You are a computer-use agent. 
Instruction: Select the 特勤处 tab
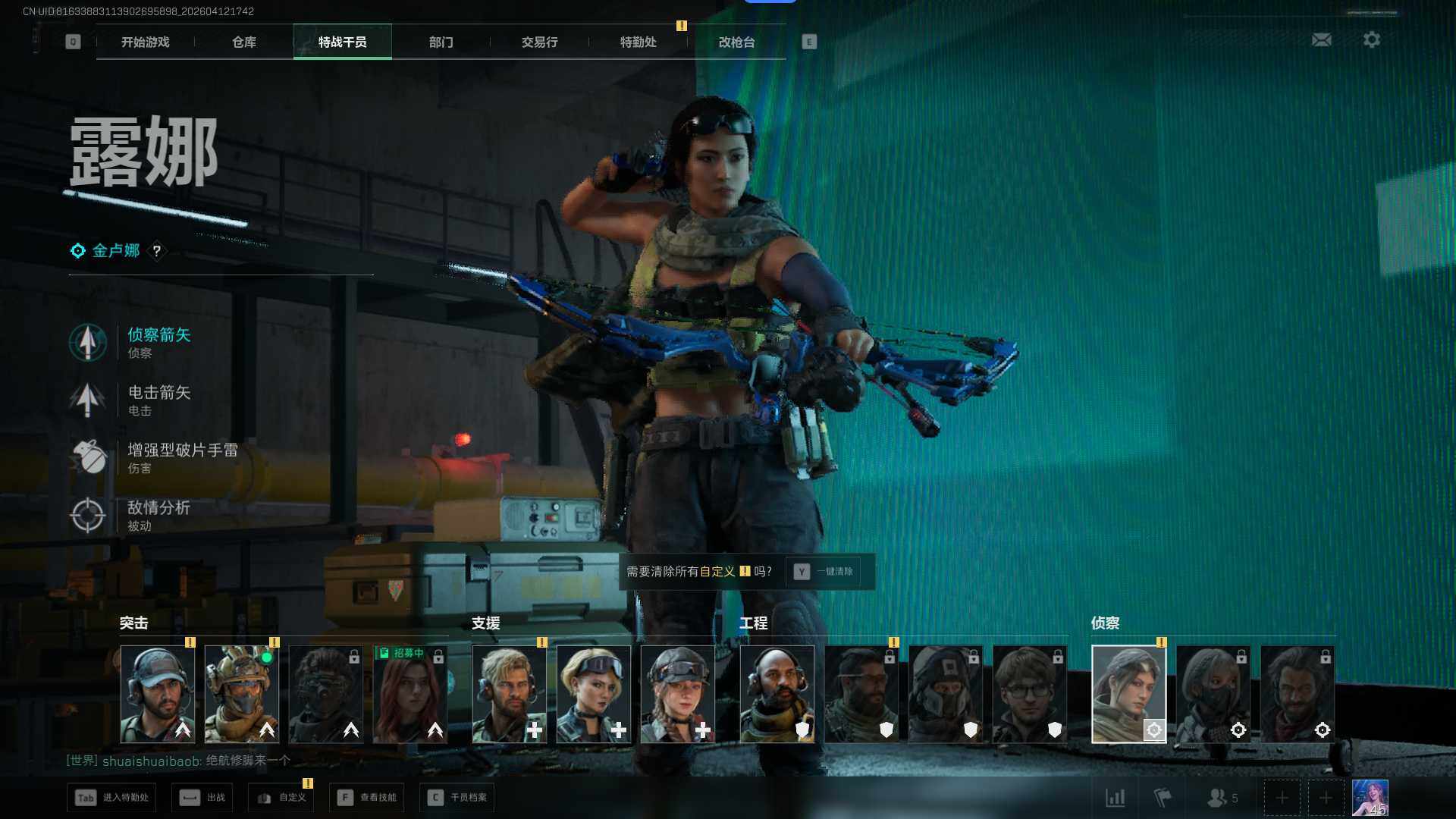(x=638, y=42)
